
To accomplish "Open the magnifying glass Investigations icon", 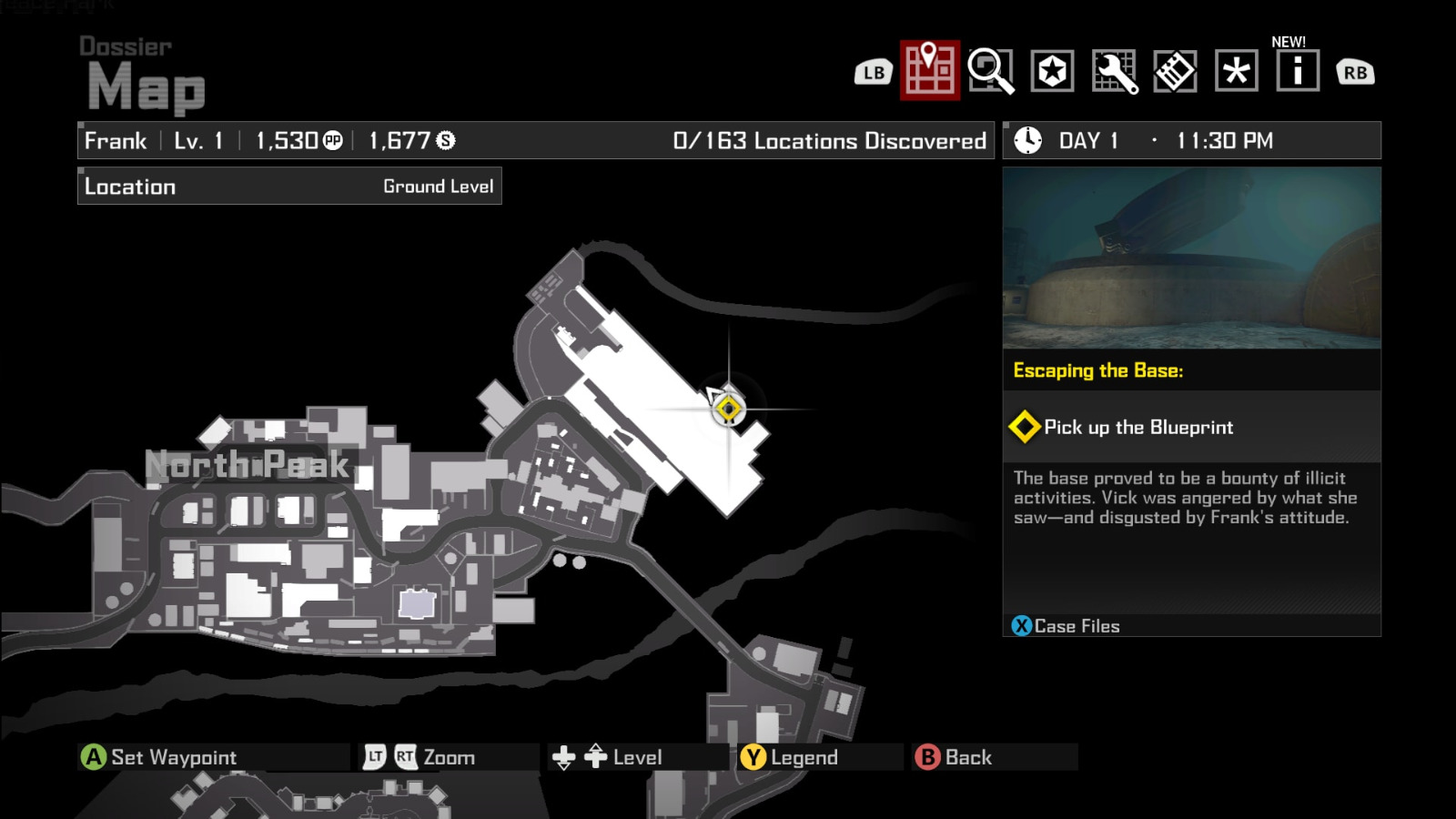I will tap(990, 71).
